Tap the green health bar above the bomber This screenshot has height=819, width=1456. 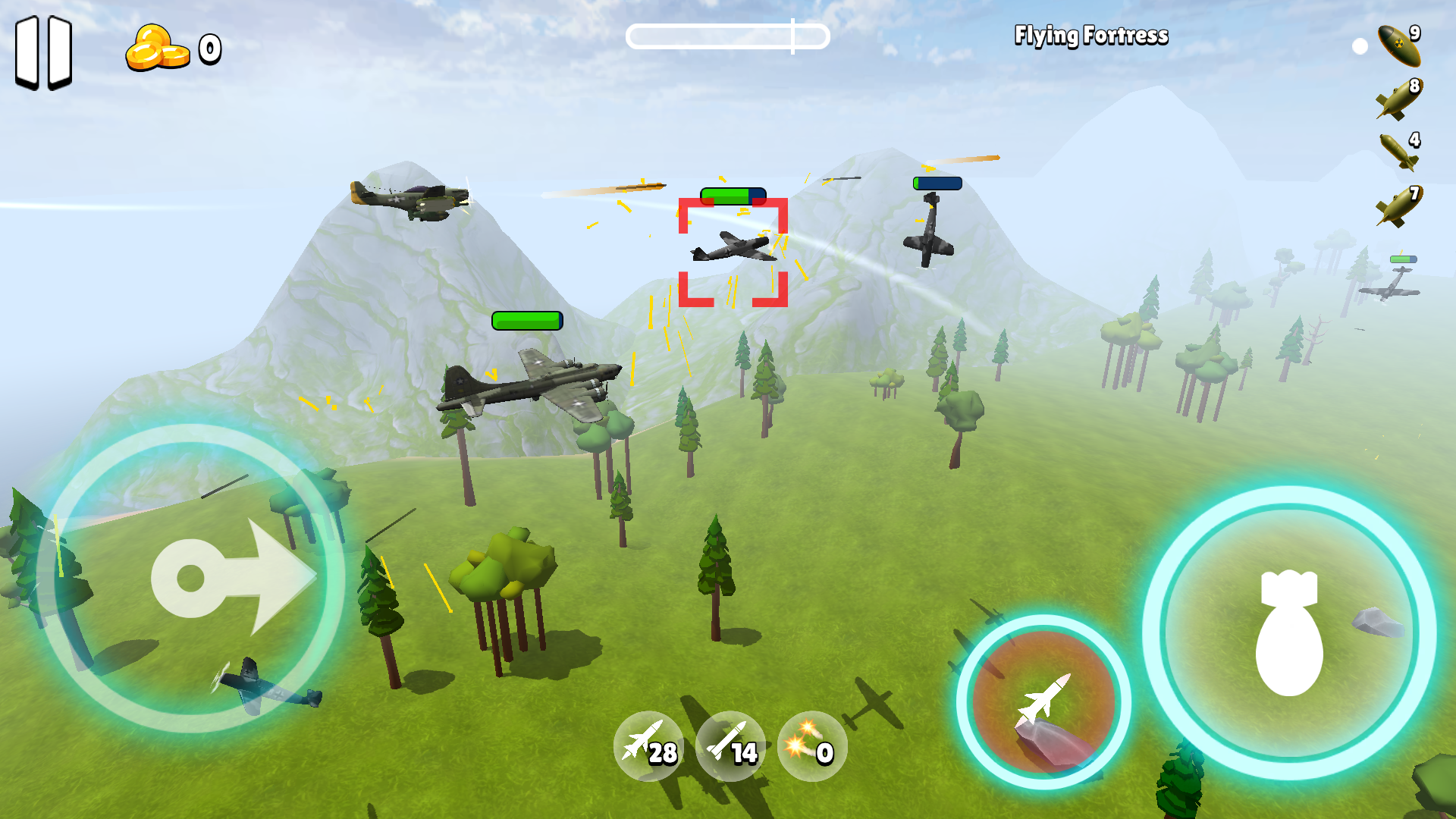[x=526, y=319]
